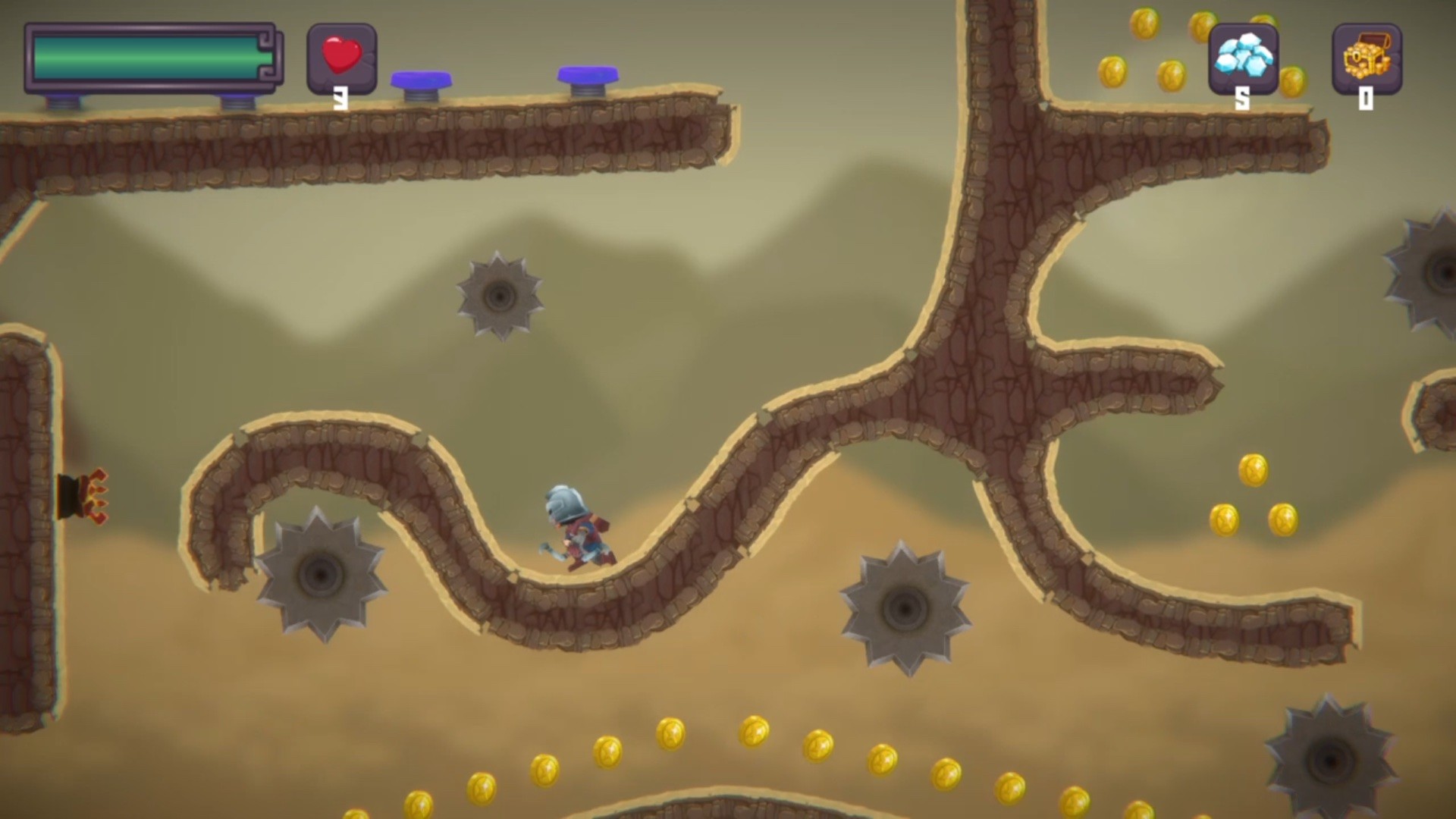Click the diamonds count number 5
The width and height of the screenshot is (1456, 819).
1243,97
